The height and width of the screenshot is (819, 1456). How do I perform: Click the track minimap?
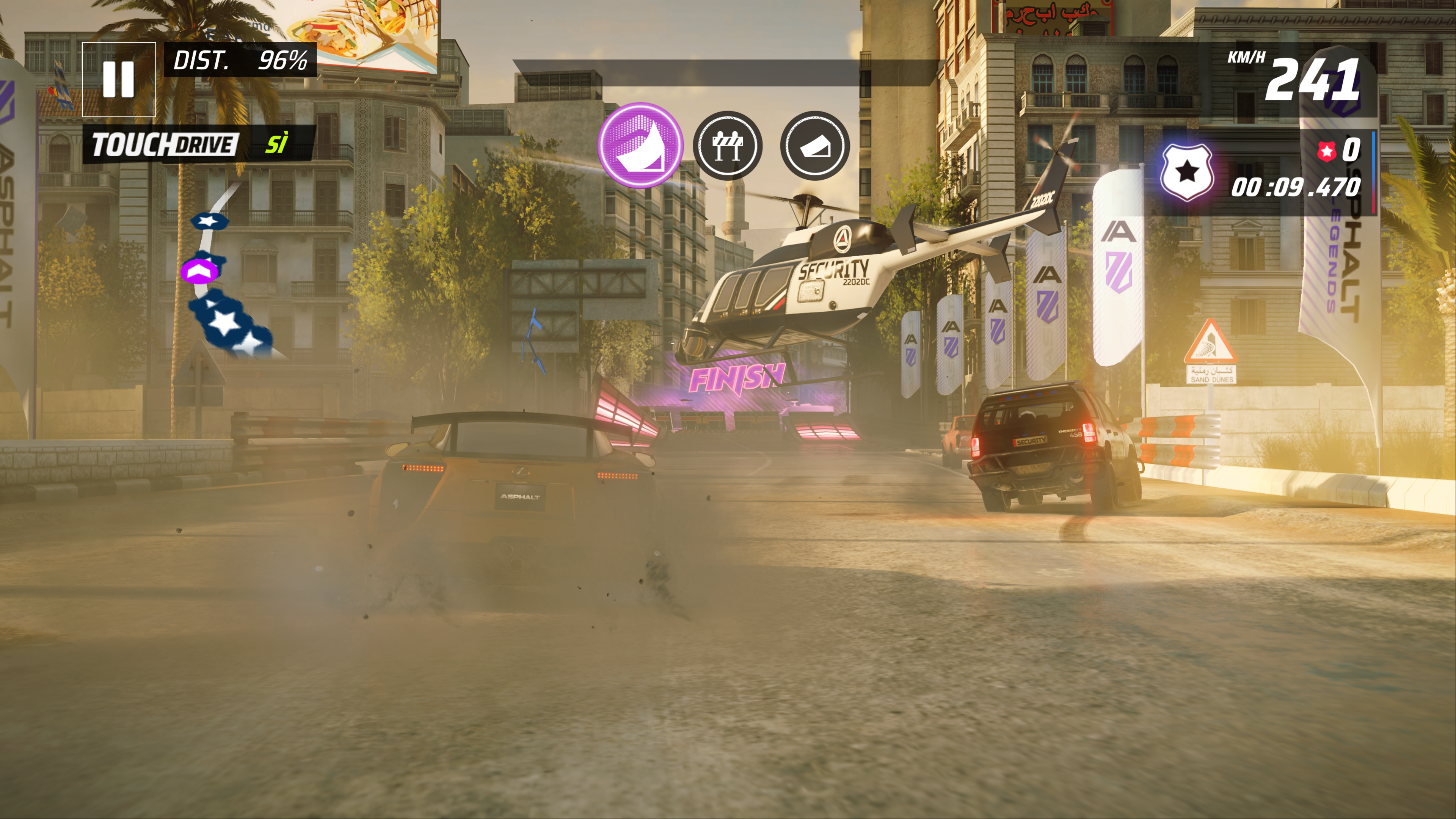pos(226,277)
